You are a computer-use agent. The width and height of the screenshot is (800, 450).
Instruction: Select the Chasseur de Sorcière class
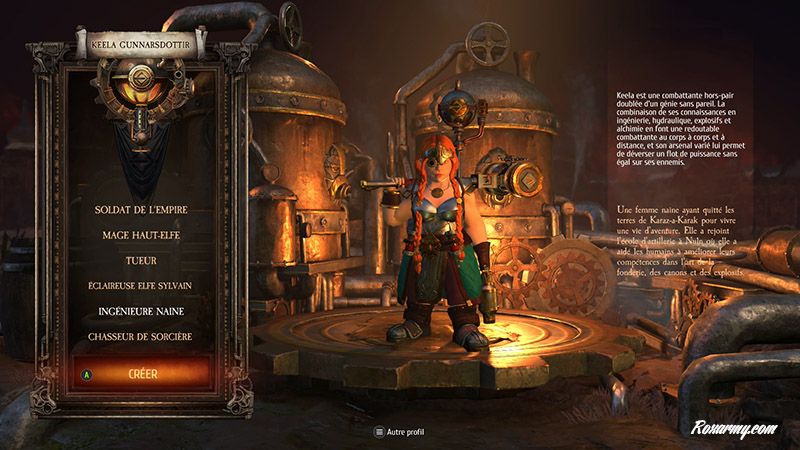[x=139, y=336]
